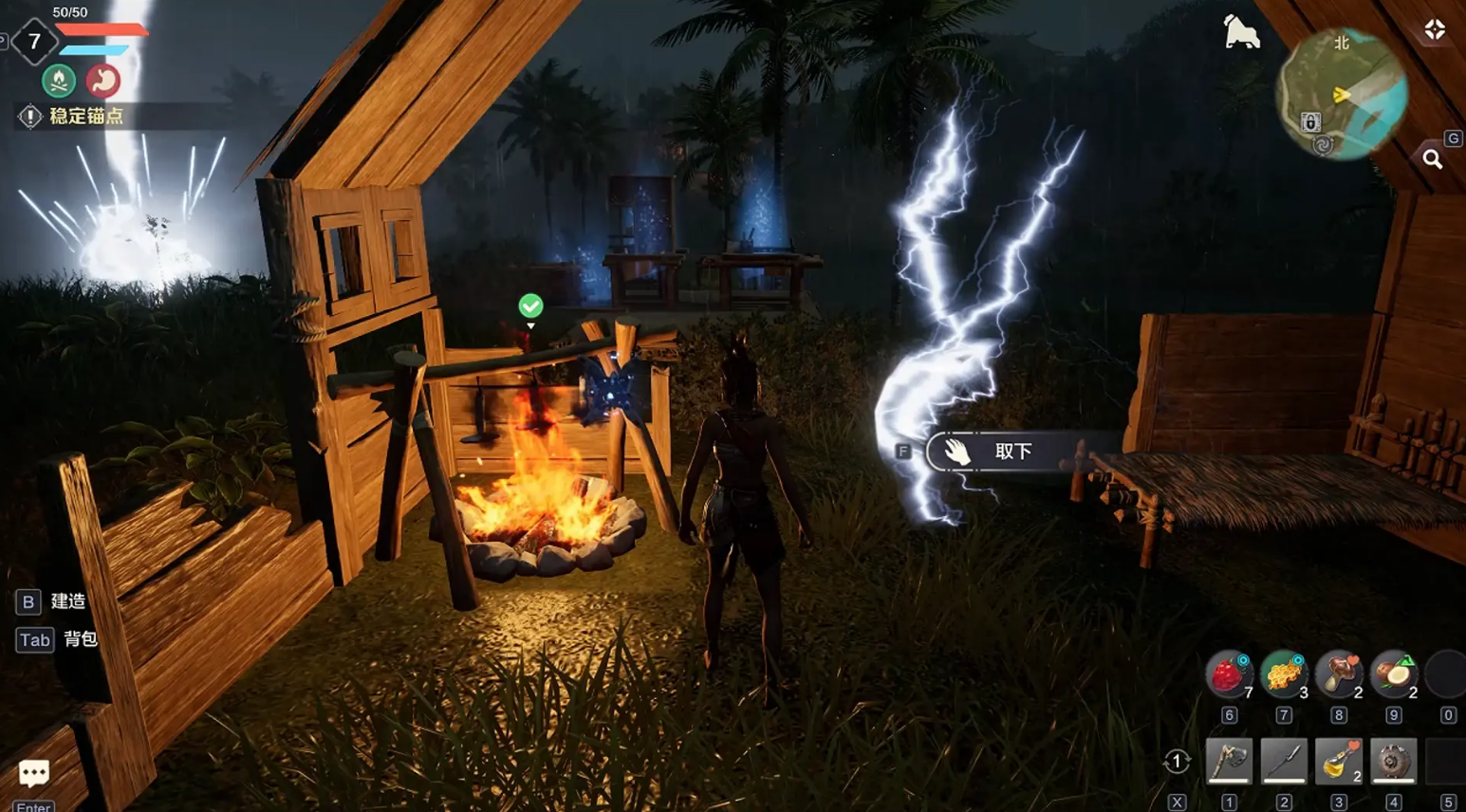Click the magnifying glass search button
This screenshot has height=812, width=1466.
[1433, 159]
